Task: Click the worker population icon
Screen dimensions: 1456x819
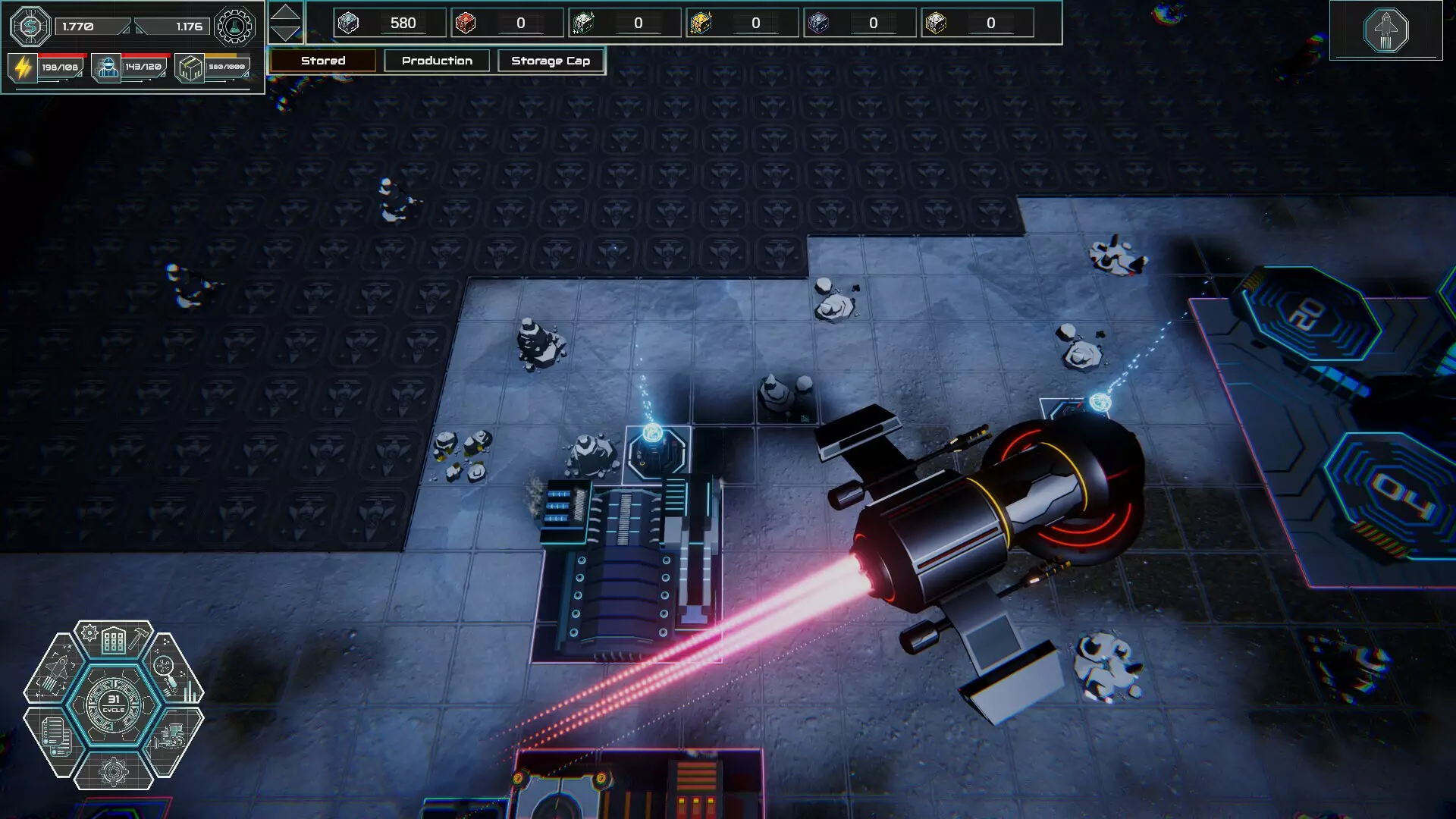Action: tap(107, 67)
